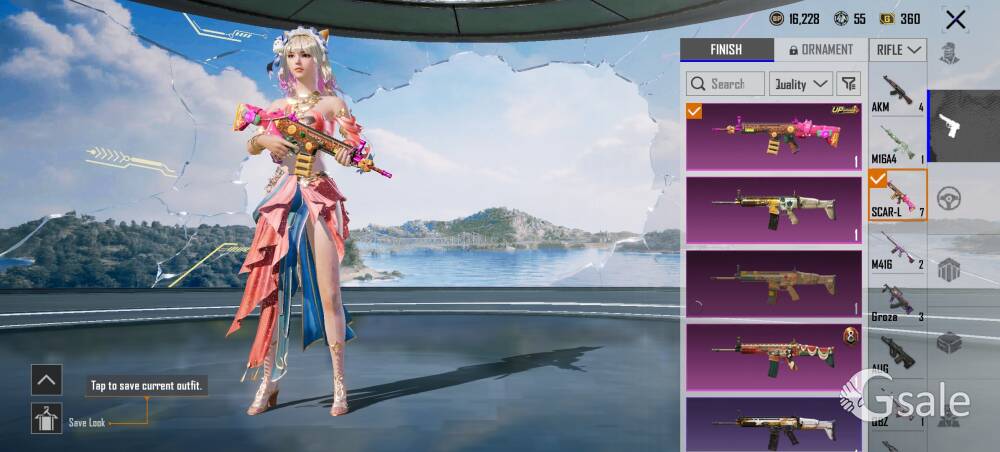
Task: Pick the brown camo SCAR-L finish
Action: point(774,283)
